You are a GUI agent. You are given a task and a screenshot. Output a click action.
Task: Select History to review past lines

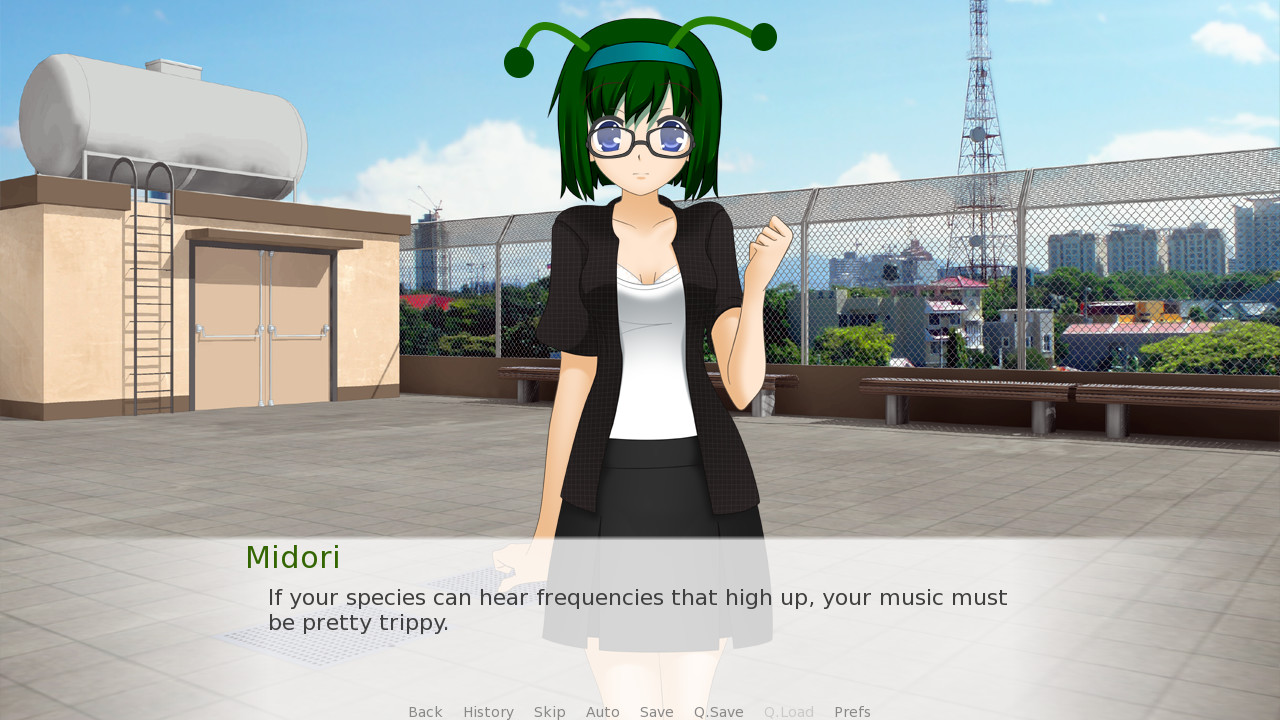[x=488, y=711]
